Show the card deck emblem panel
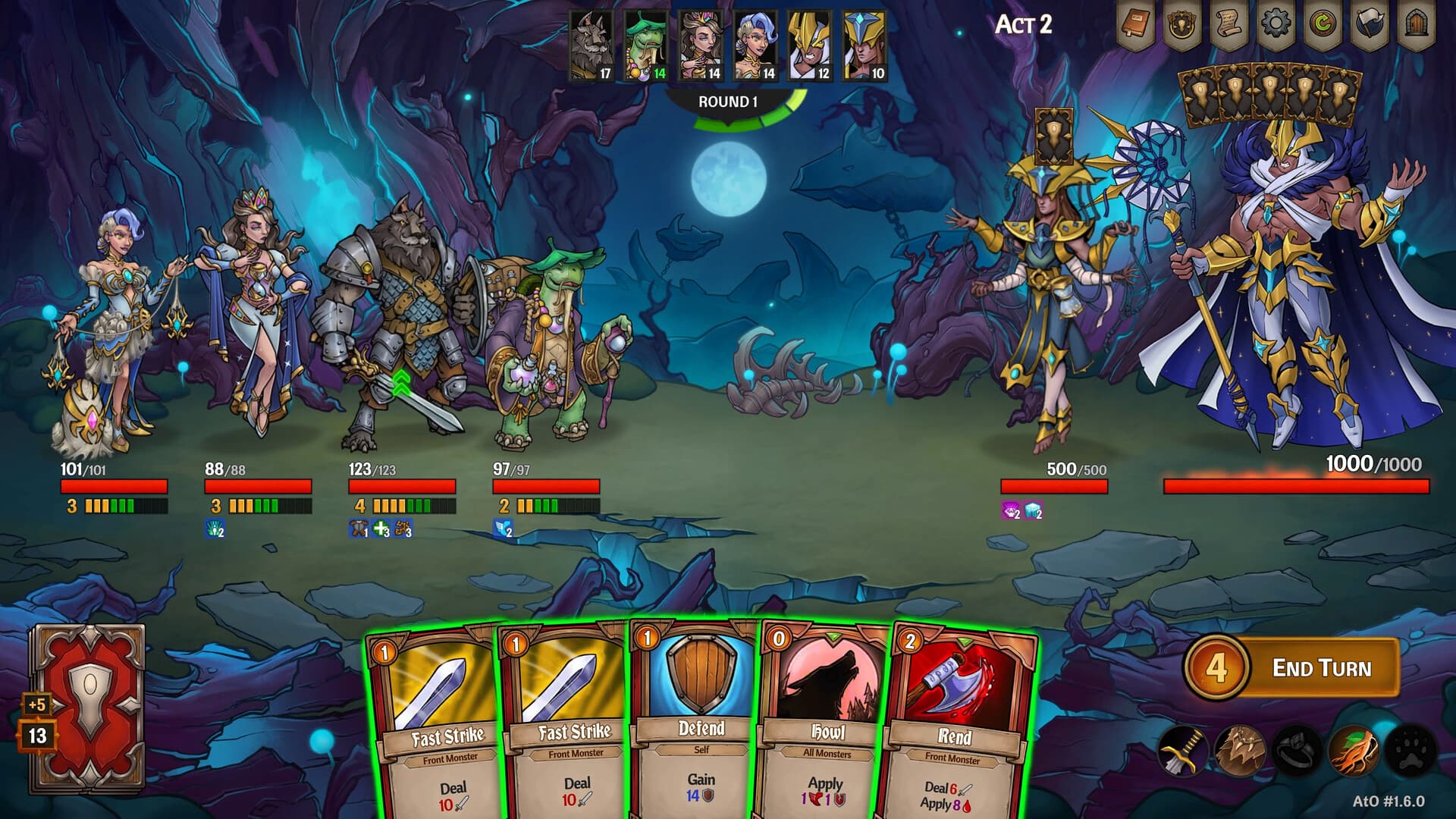The height and width of the screenshot is (819, 1456). tap(1181, 25)
